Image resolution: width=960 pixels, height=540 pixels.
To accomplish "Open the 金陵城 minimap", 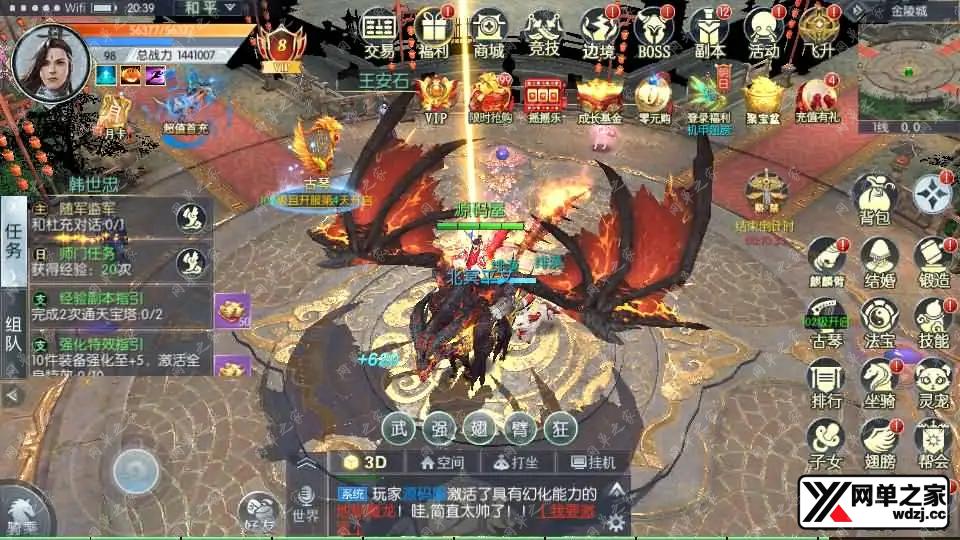I will click(x=907, y=70).
